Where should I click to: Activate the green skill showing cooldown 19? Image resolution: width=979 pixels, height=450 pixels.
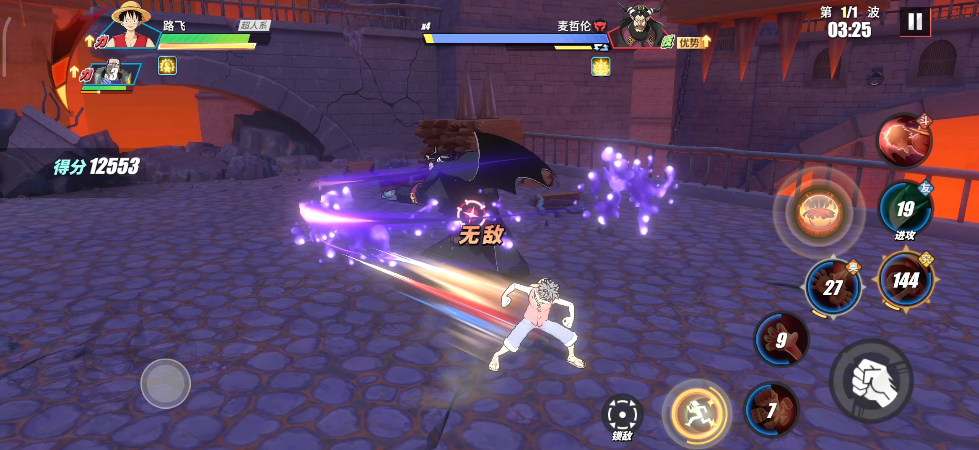(905, 209)
